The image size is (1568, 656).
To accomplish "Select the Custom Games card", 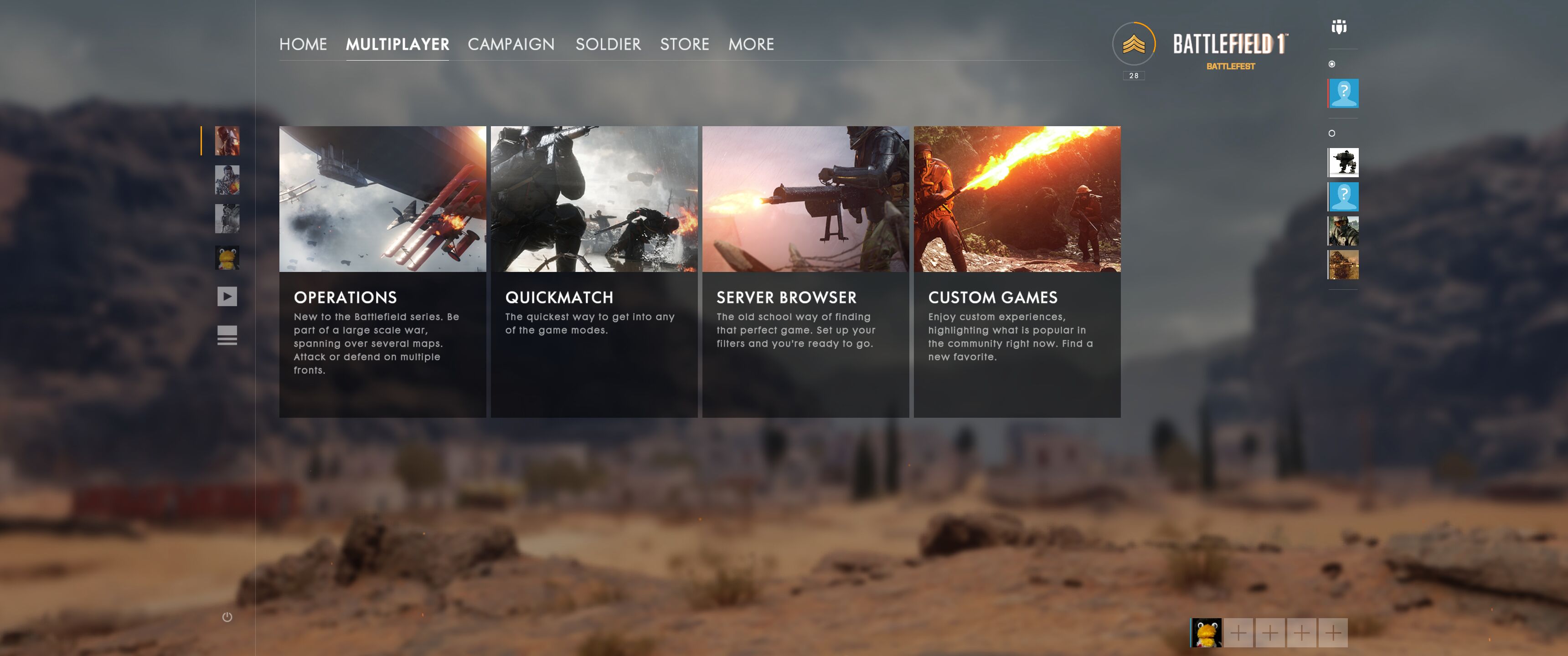I will (1016, 271).
